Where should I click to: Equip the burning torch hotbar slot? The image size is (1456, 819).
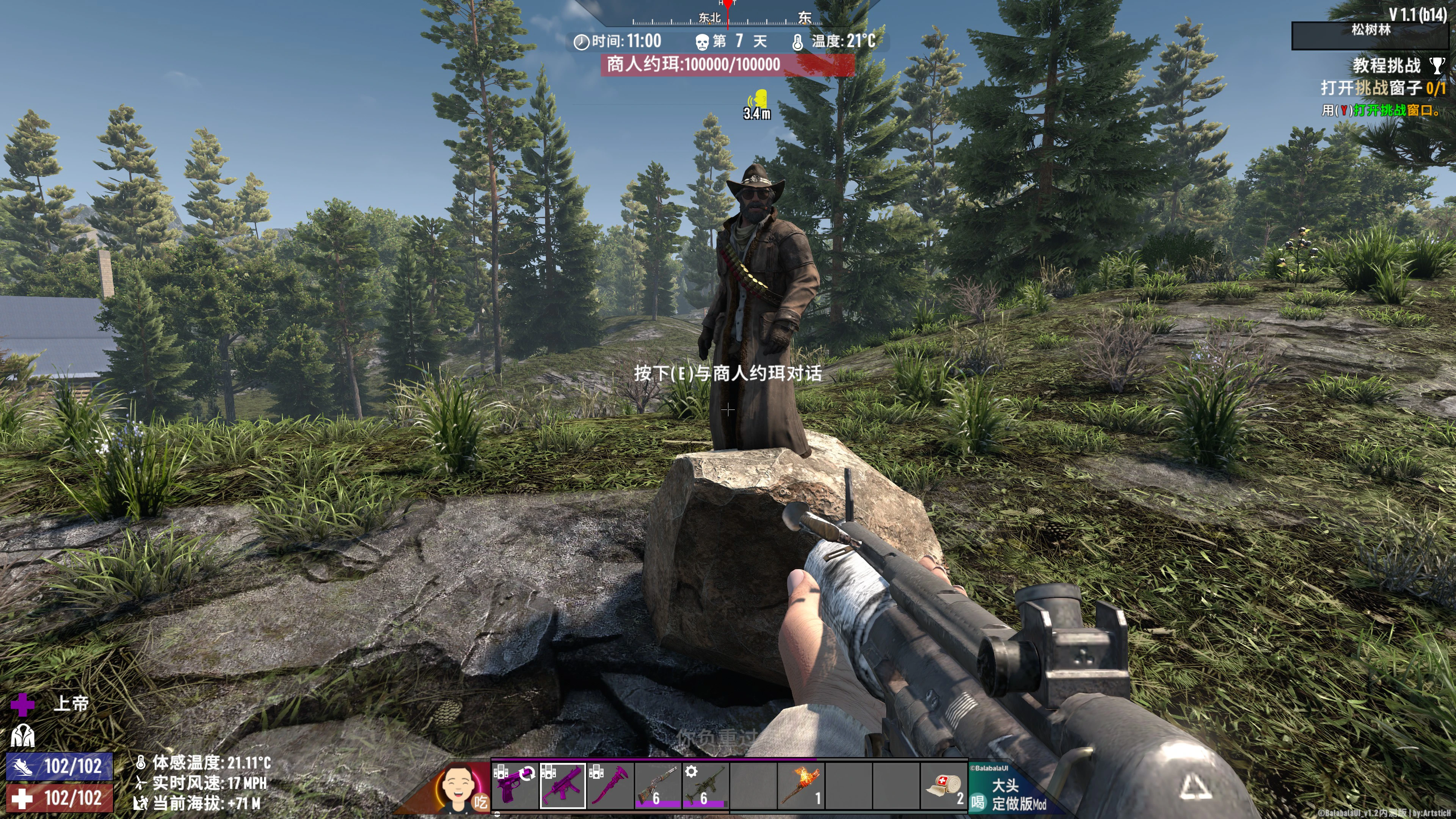[x=800, y=786]
